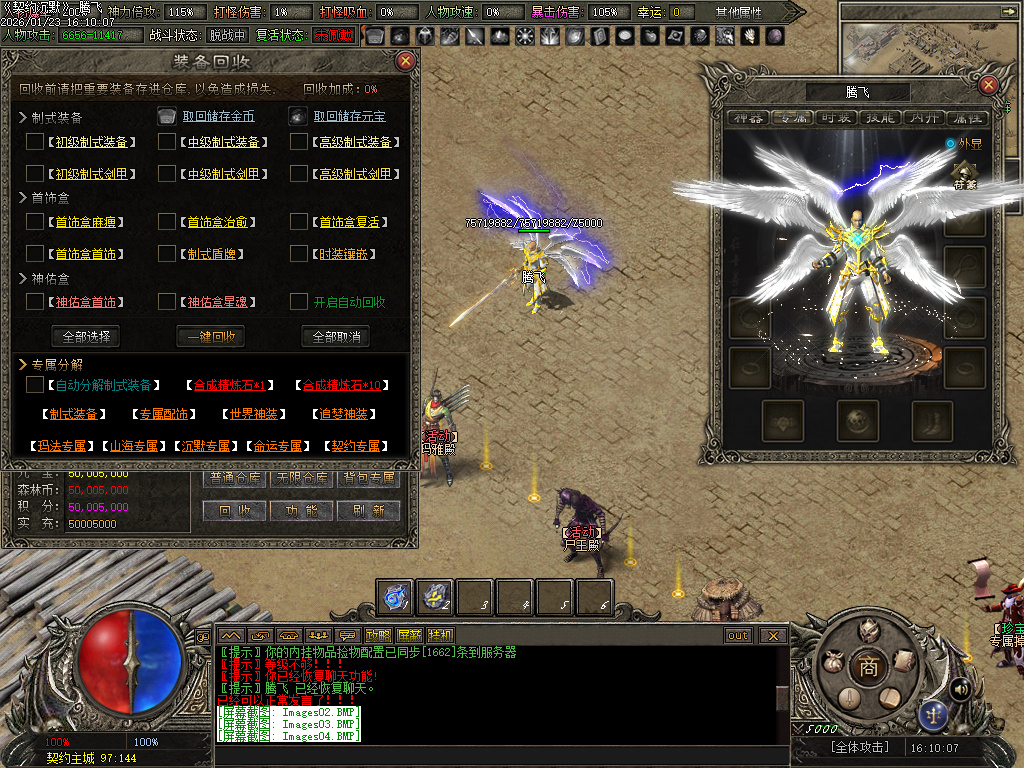Switch to the 技能 skills tab
The image size is (1024, 768).
coord(880,118)
